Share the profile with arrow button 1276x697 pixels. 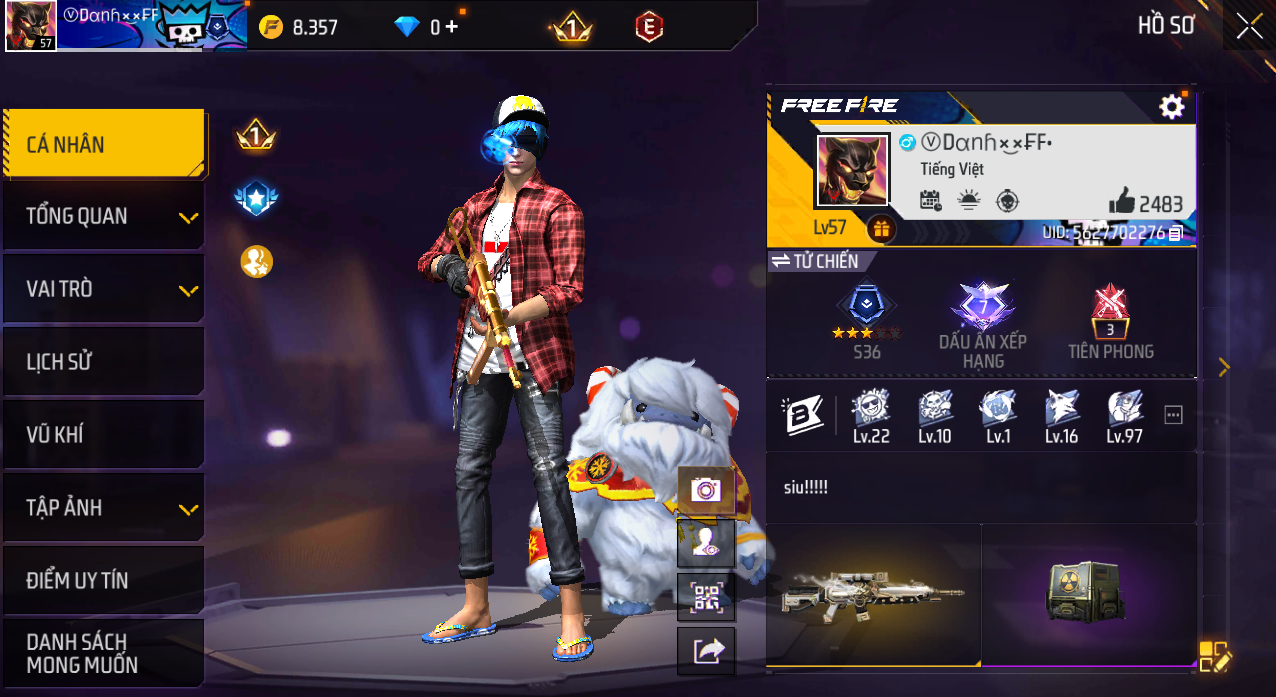point(706,652)
